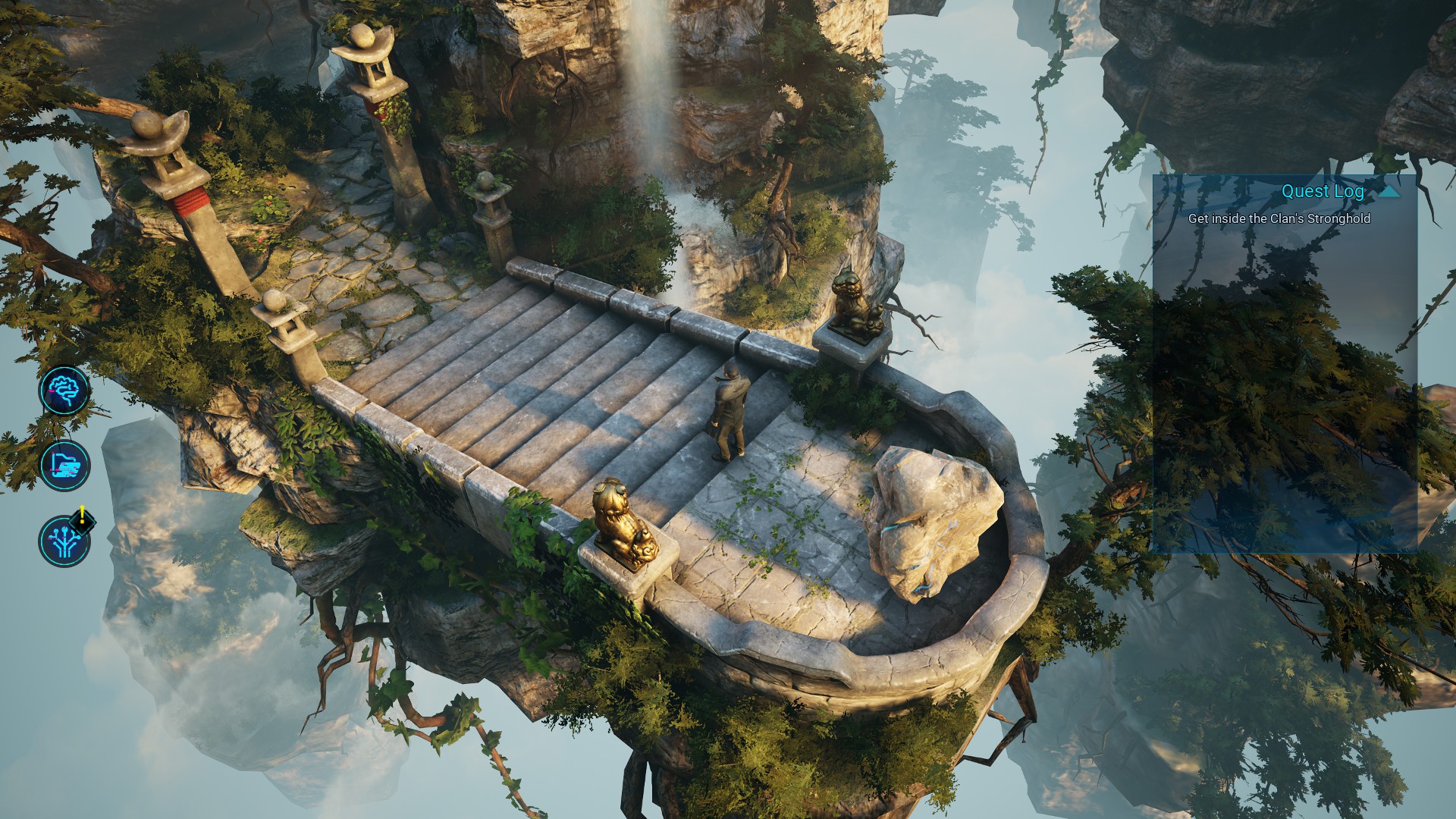
Task: Open the folder files icon
Action: coord(64,466)
